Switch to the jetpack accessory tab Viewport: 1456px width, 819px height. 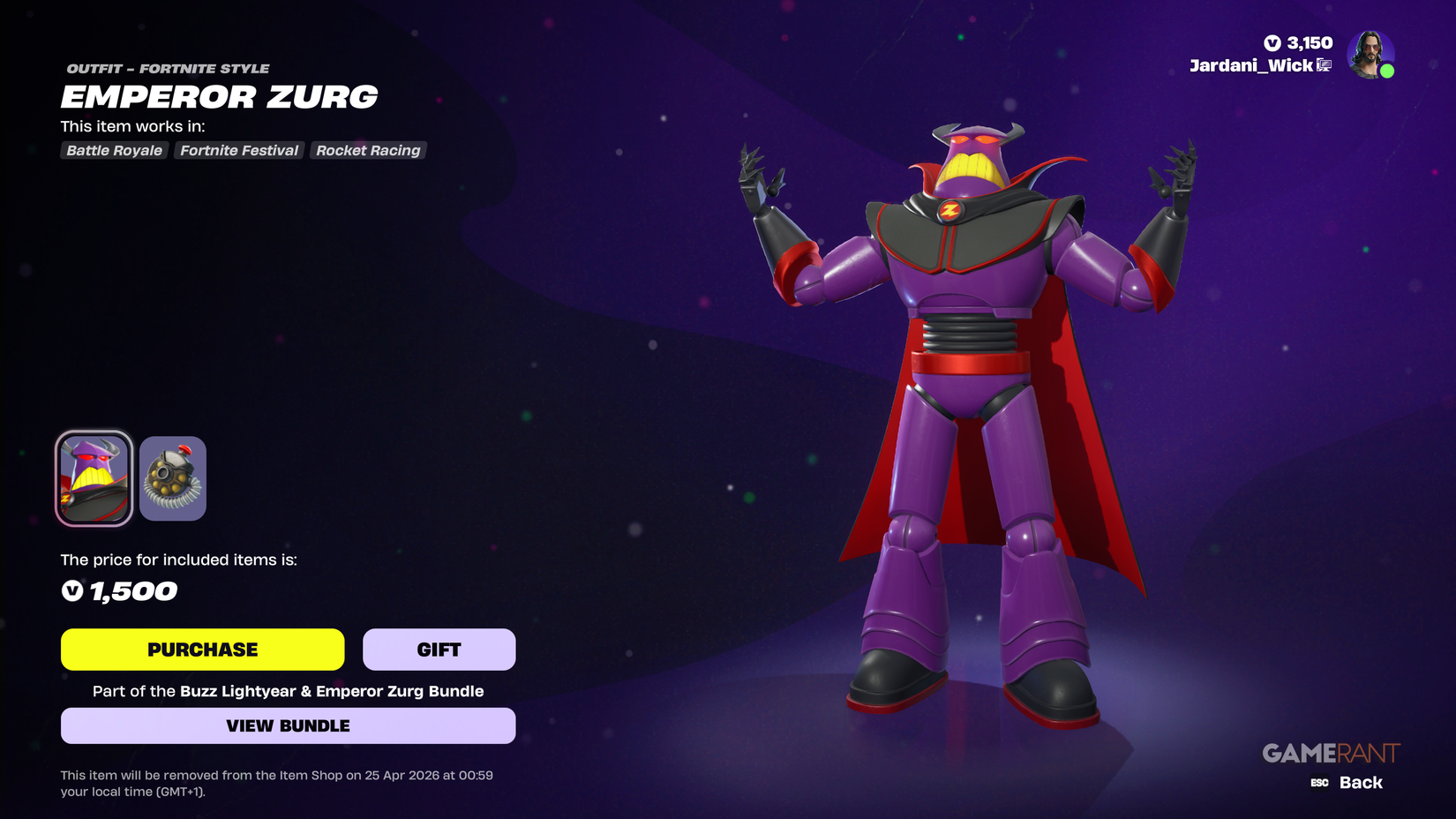point(173,478)
